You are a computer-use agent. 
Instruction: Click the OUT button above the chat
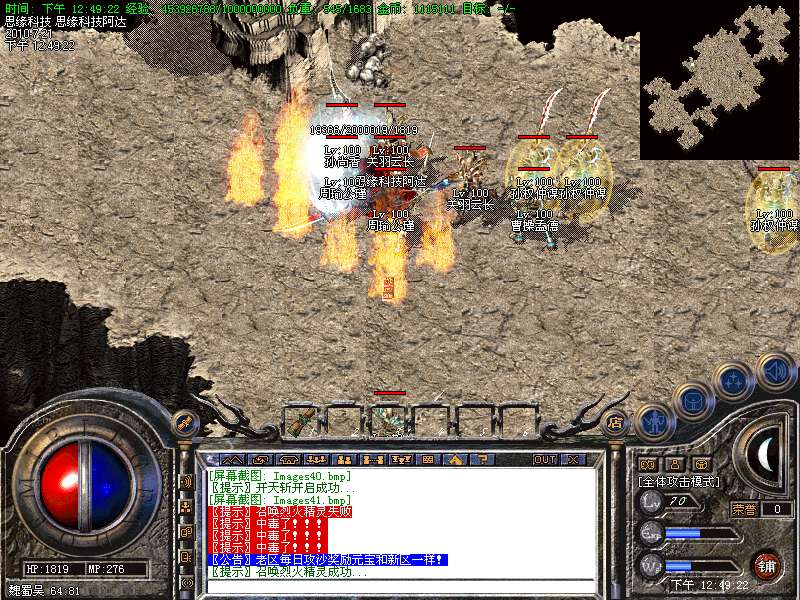tap(544, 459)
